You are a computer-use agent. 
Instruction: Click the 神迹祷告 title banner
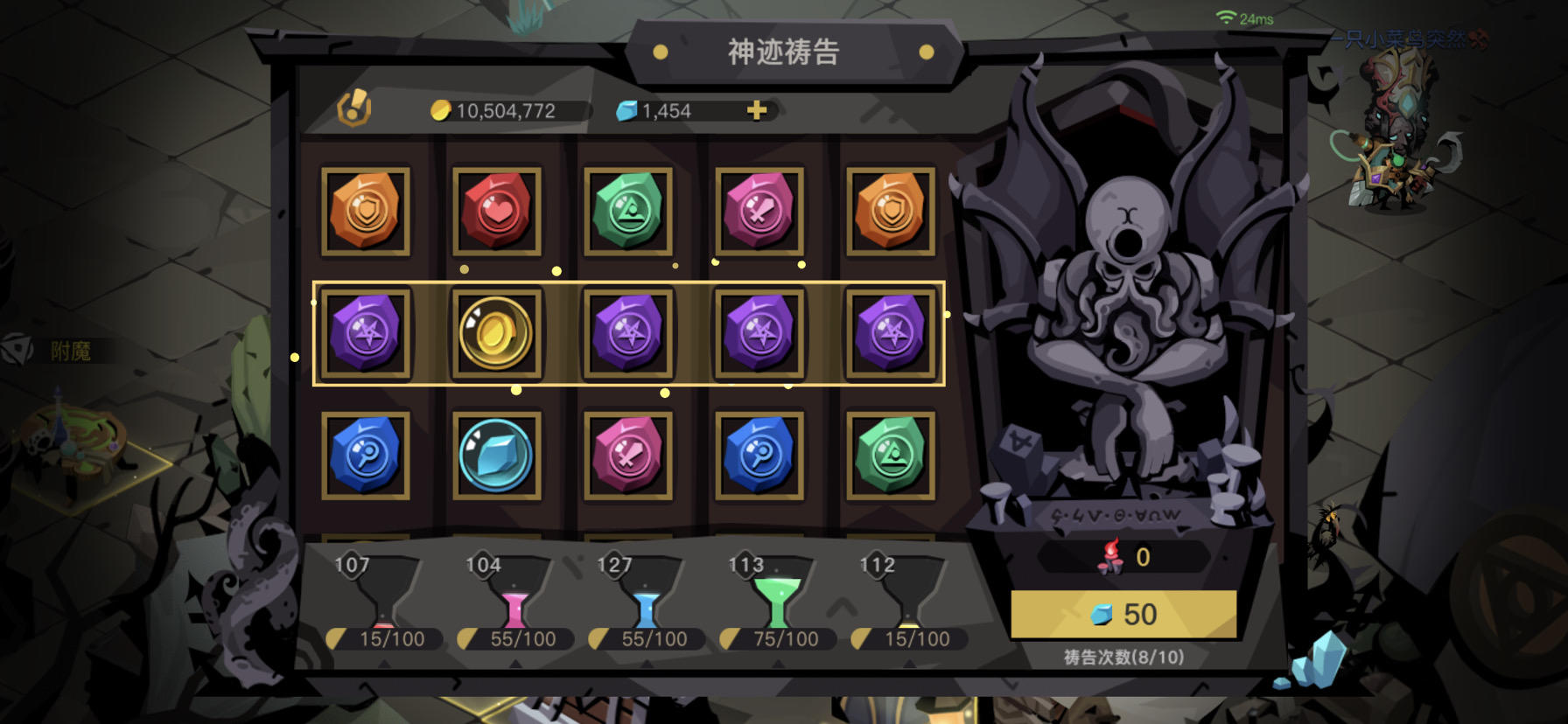click(784, 52)
